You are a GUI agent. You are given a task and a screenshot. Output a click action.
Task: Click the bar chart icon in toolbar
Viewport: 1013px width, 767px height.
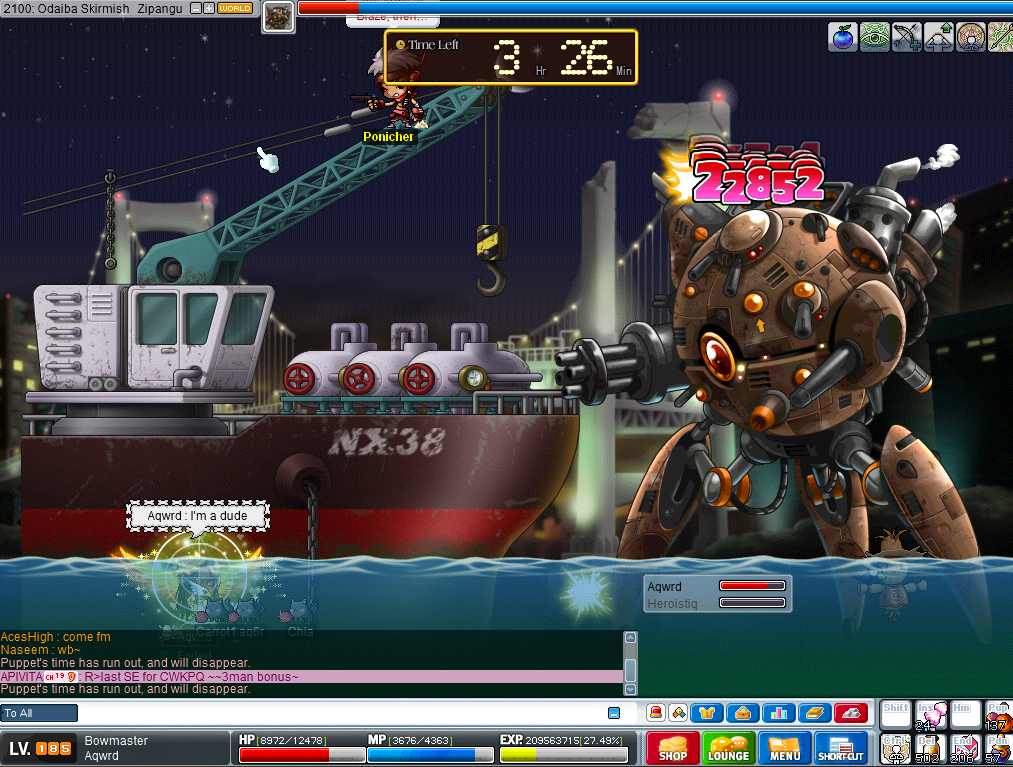pos(777,713)
